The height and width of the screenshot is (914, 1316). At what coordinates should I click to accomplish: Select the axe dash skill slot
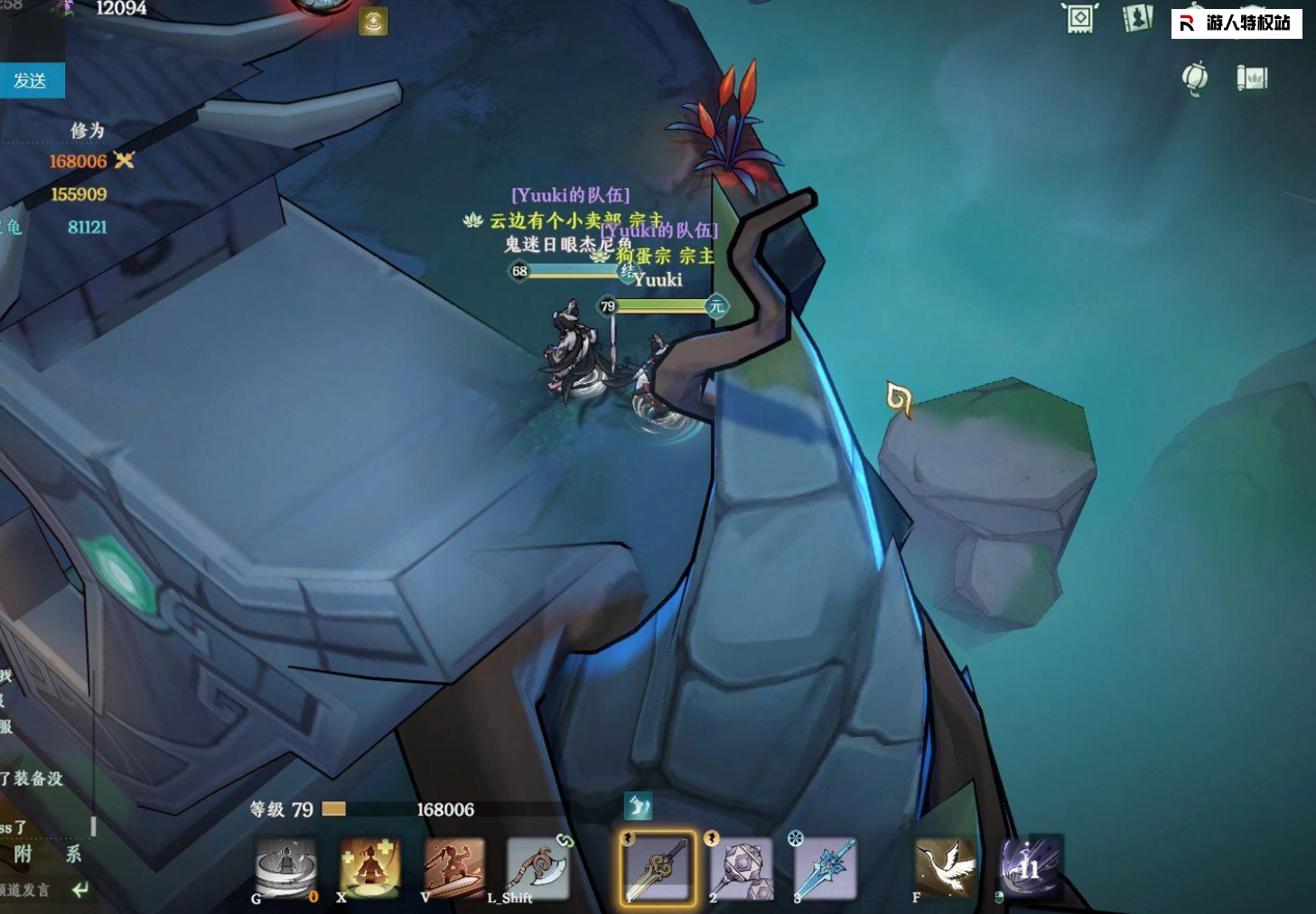coord(538,868)
